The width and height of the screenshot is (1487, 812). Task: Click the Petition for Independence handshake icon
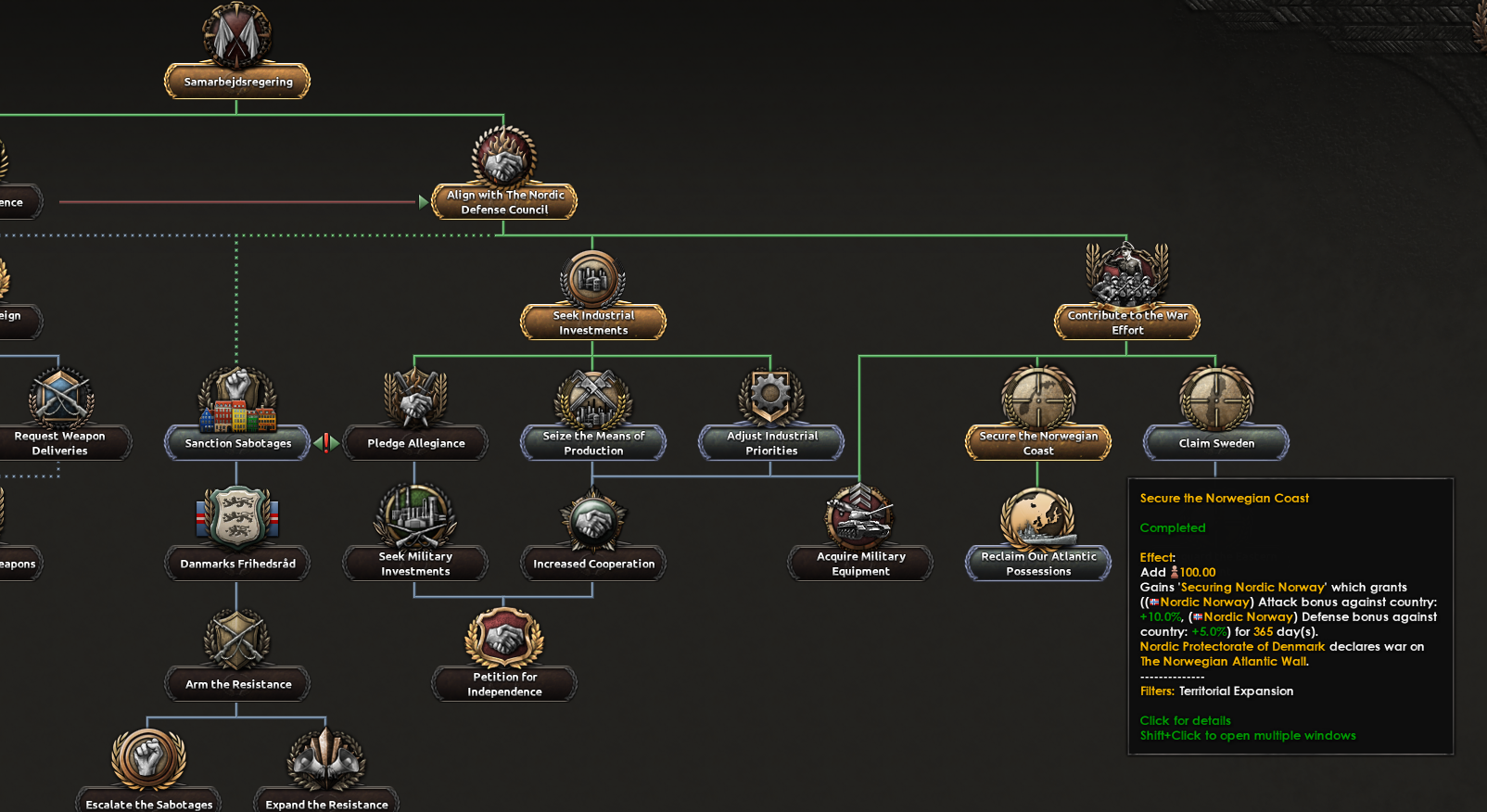(x=503, y=640)
